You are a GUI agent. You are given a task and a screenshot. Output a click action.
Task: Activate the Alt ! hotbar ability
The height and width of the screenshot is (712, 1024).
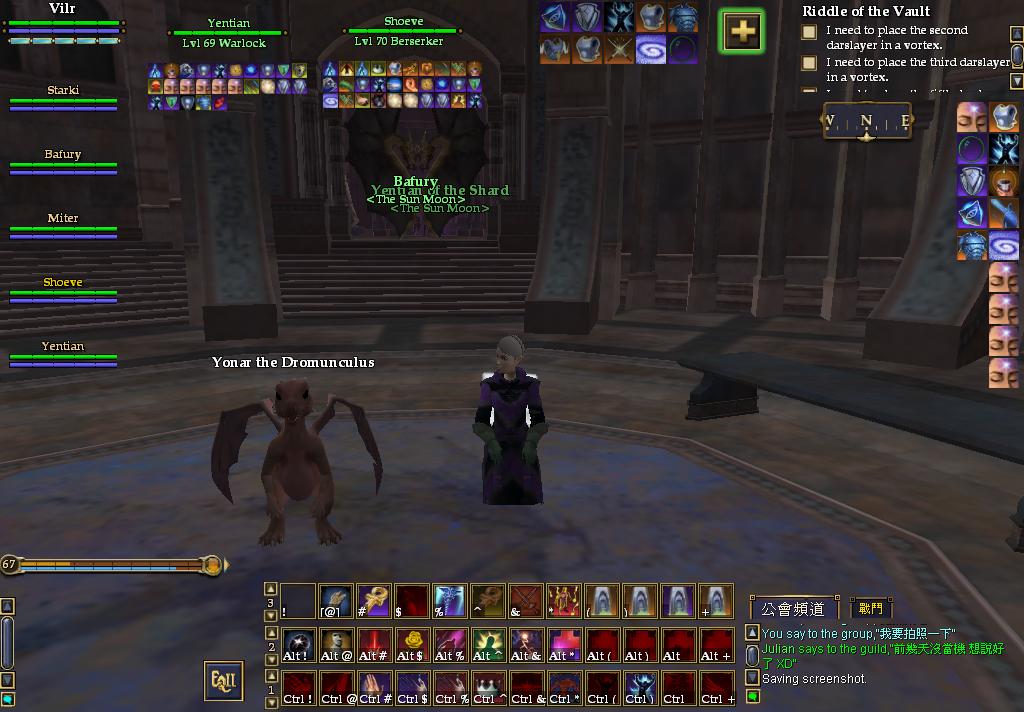pyautogui.click(x=298, y=644)
